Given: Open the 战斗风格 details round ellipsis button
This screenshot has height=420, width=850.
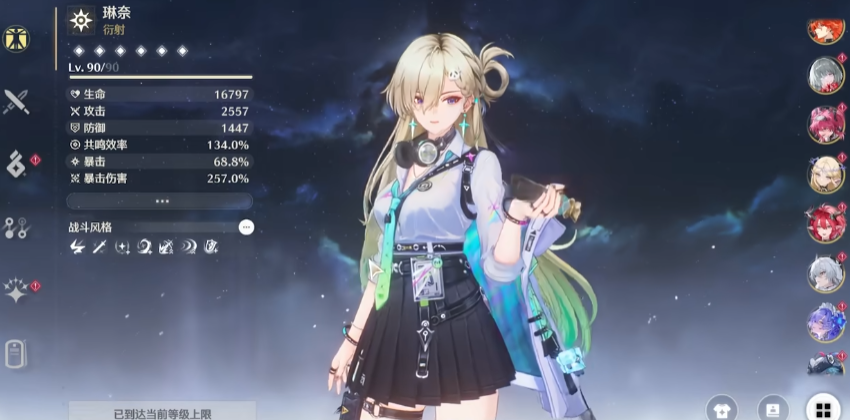Looking at the screenshot, I should click(x=246, y=227).
